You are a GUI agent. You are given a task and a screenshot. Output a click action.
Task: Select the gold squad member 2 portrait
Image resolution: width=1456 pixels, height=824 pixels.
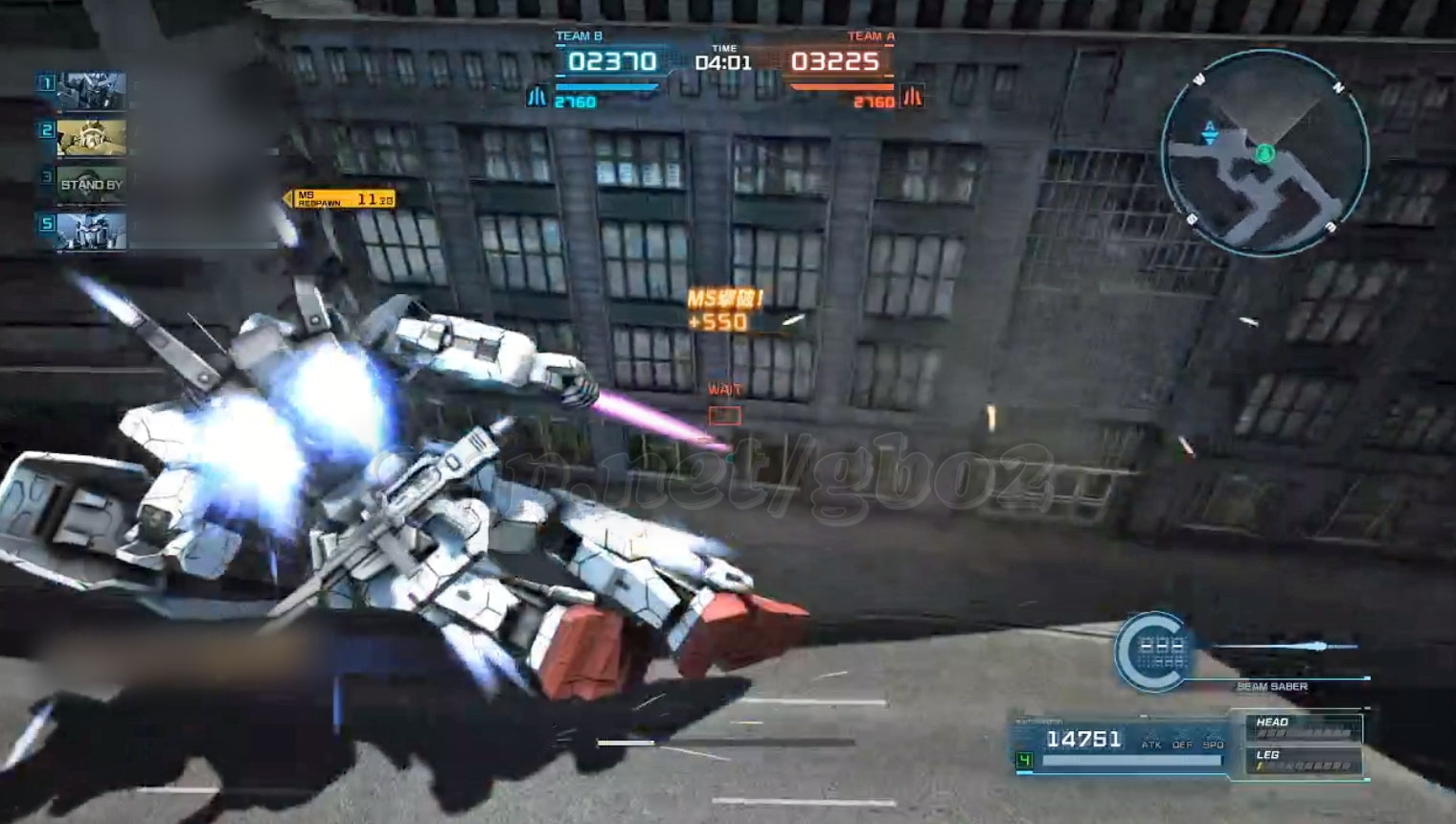91,138
